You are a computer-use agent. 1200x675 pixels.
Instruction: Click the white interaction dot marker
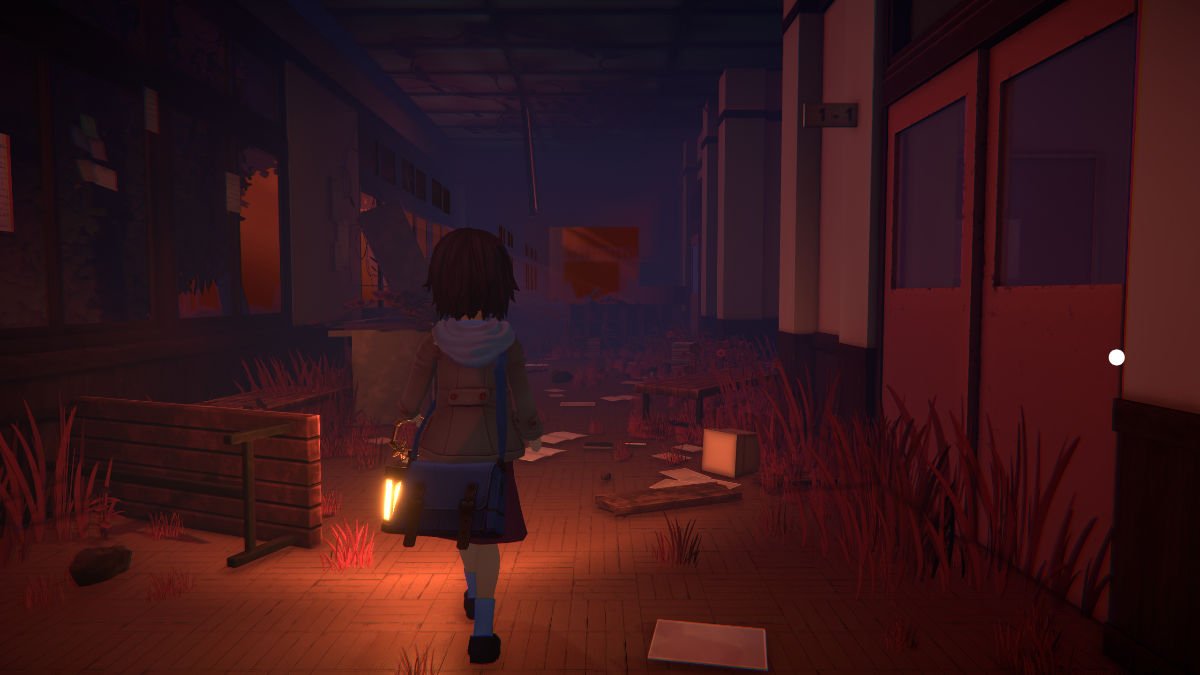coord(1116,357)
